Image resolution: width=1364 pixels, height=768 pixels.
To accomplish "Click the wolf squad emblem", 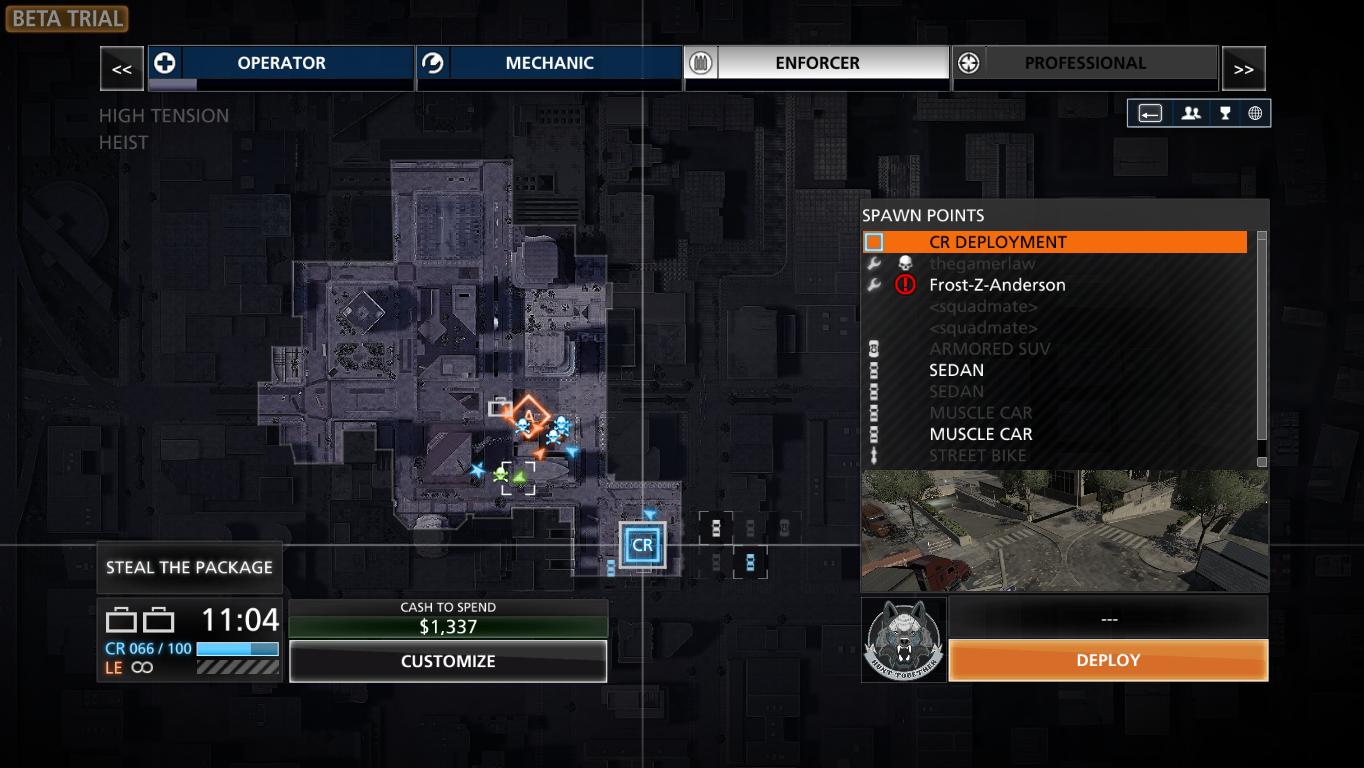I will point(904,640).
